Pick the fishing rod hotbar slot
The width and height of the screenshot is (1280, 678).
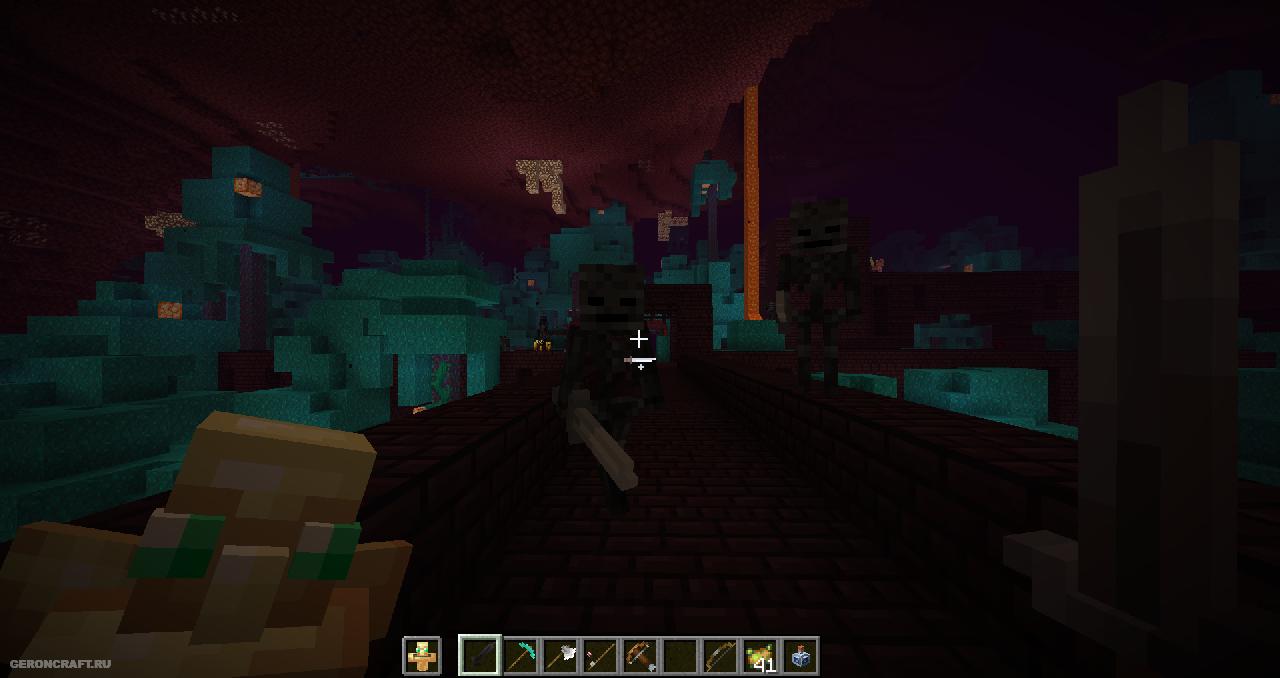click(x=600, y=656)
